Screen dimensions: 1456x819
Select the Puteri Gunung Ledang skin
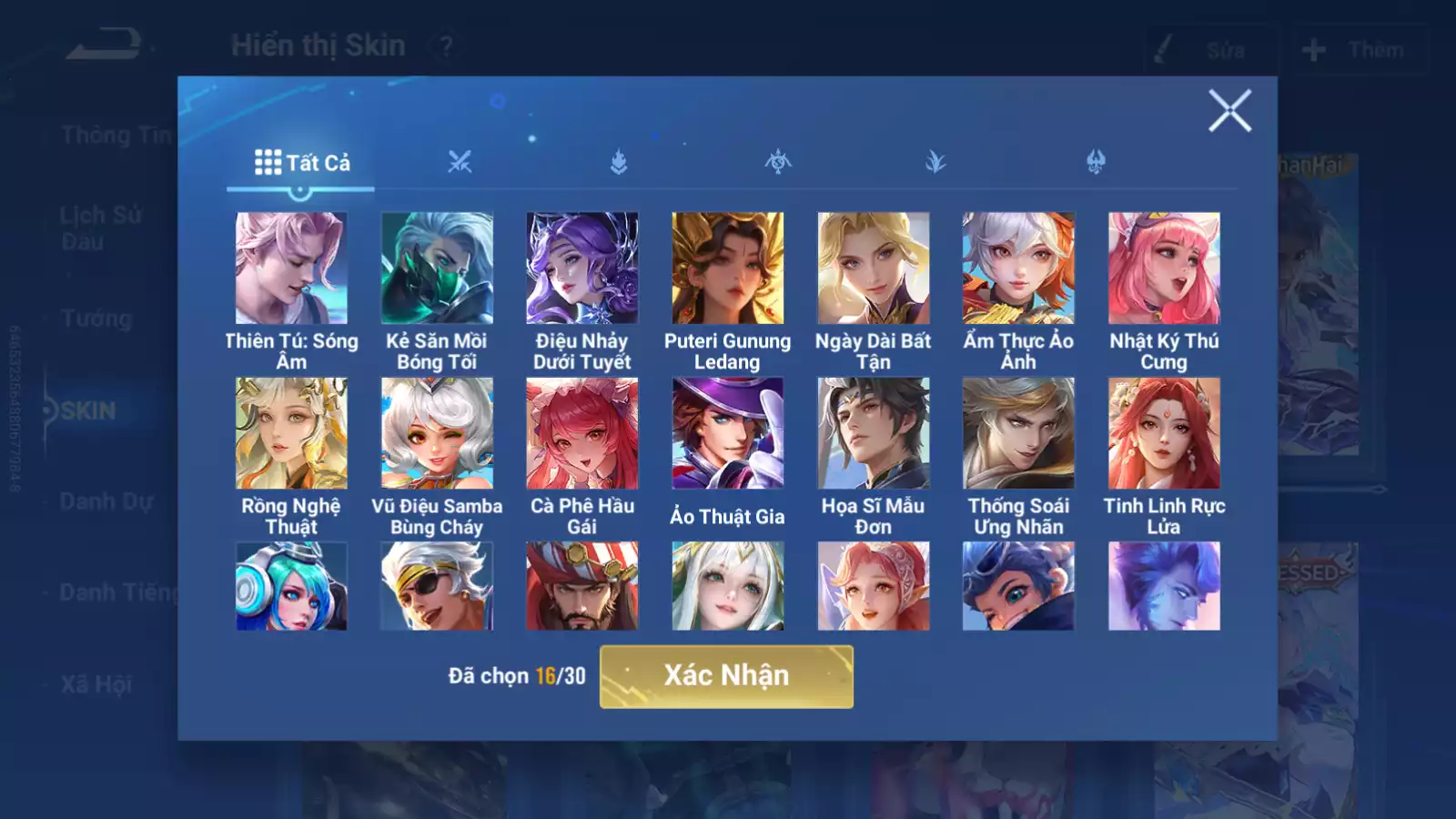click(x=727, y=268)
